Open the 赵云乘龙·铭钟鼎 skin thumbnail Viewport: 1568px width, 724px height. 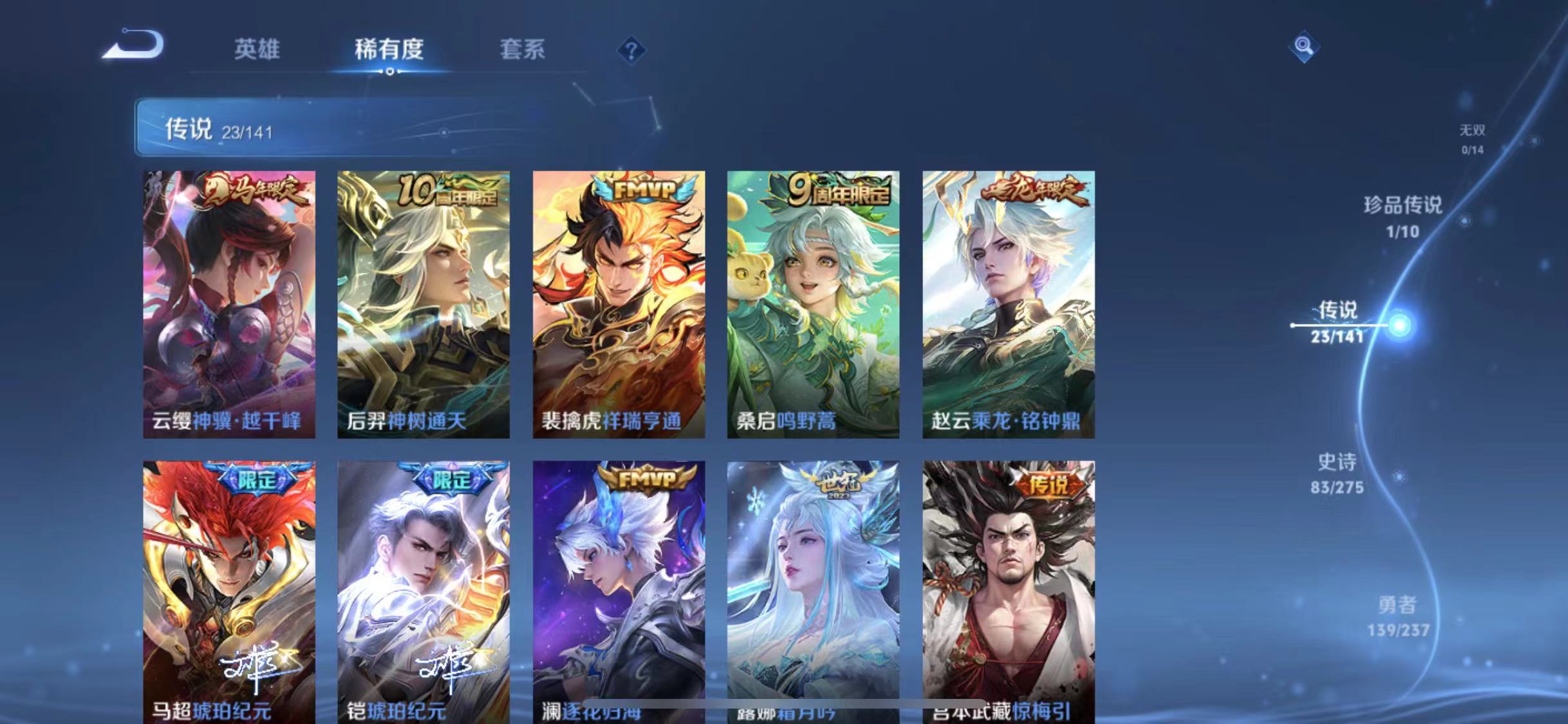tap(1008, 302)
